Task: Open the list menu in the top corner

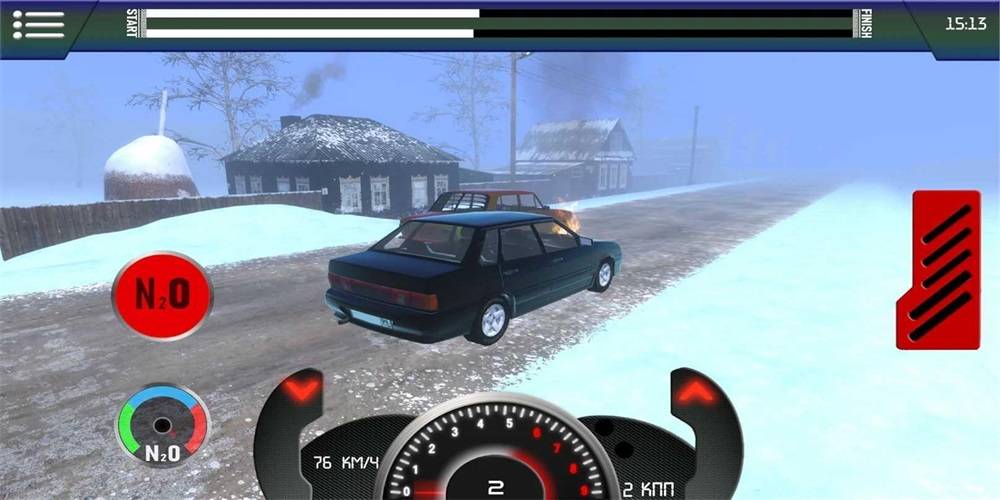Action: 38,24
